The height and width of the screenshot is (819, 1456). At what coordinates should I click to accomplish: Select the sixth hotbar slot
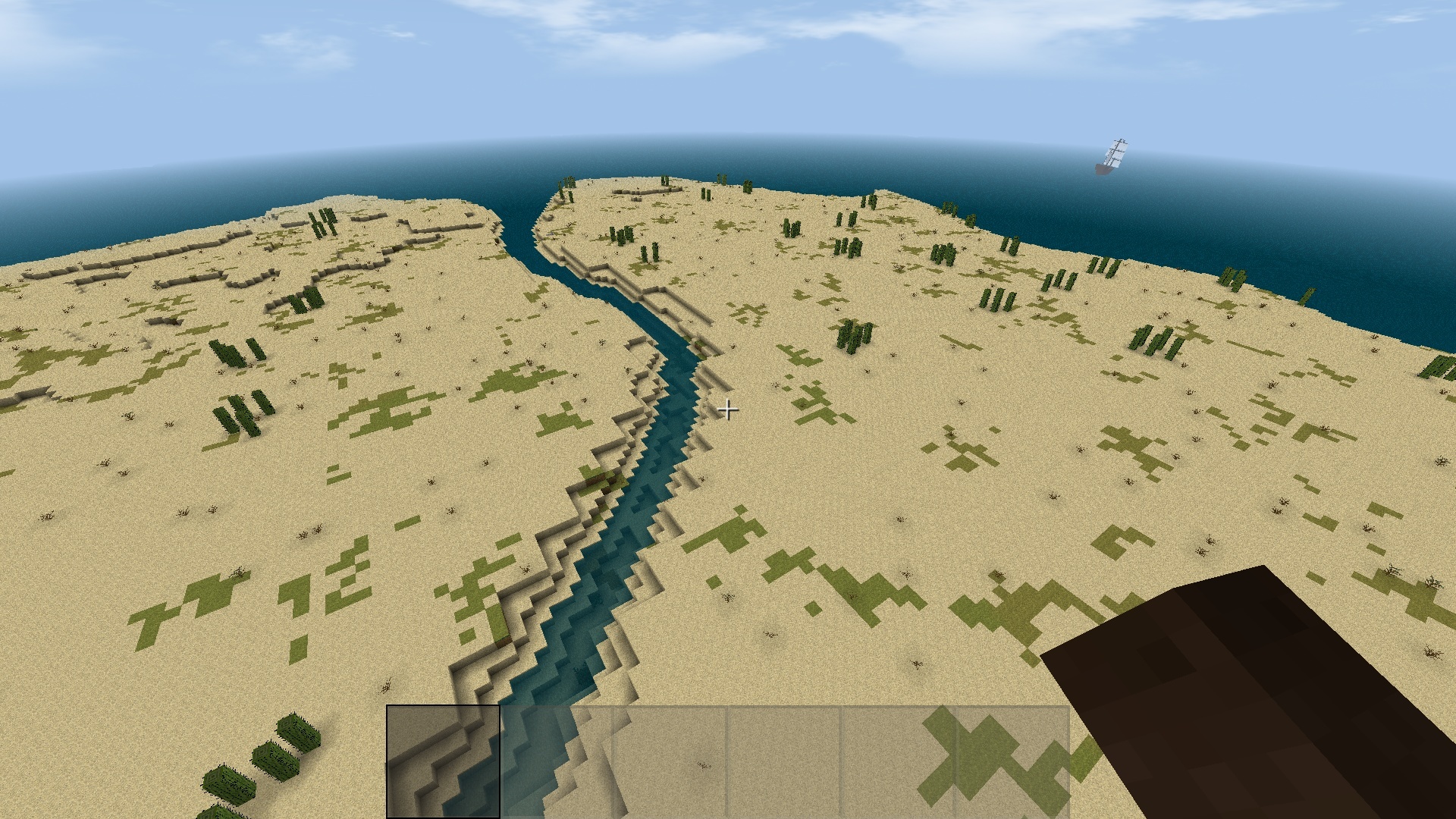pos(1012,762)
